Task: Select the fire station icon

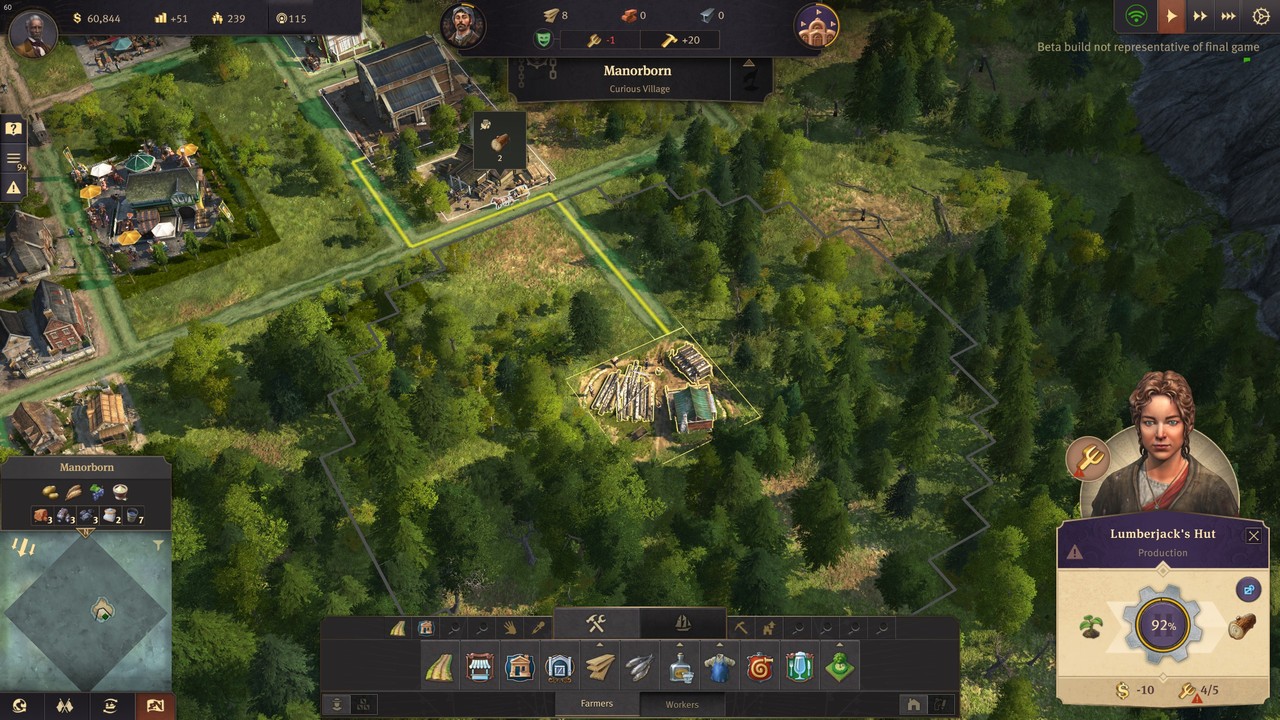Action: click(x=760, y=667)
